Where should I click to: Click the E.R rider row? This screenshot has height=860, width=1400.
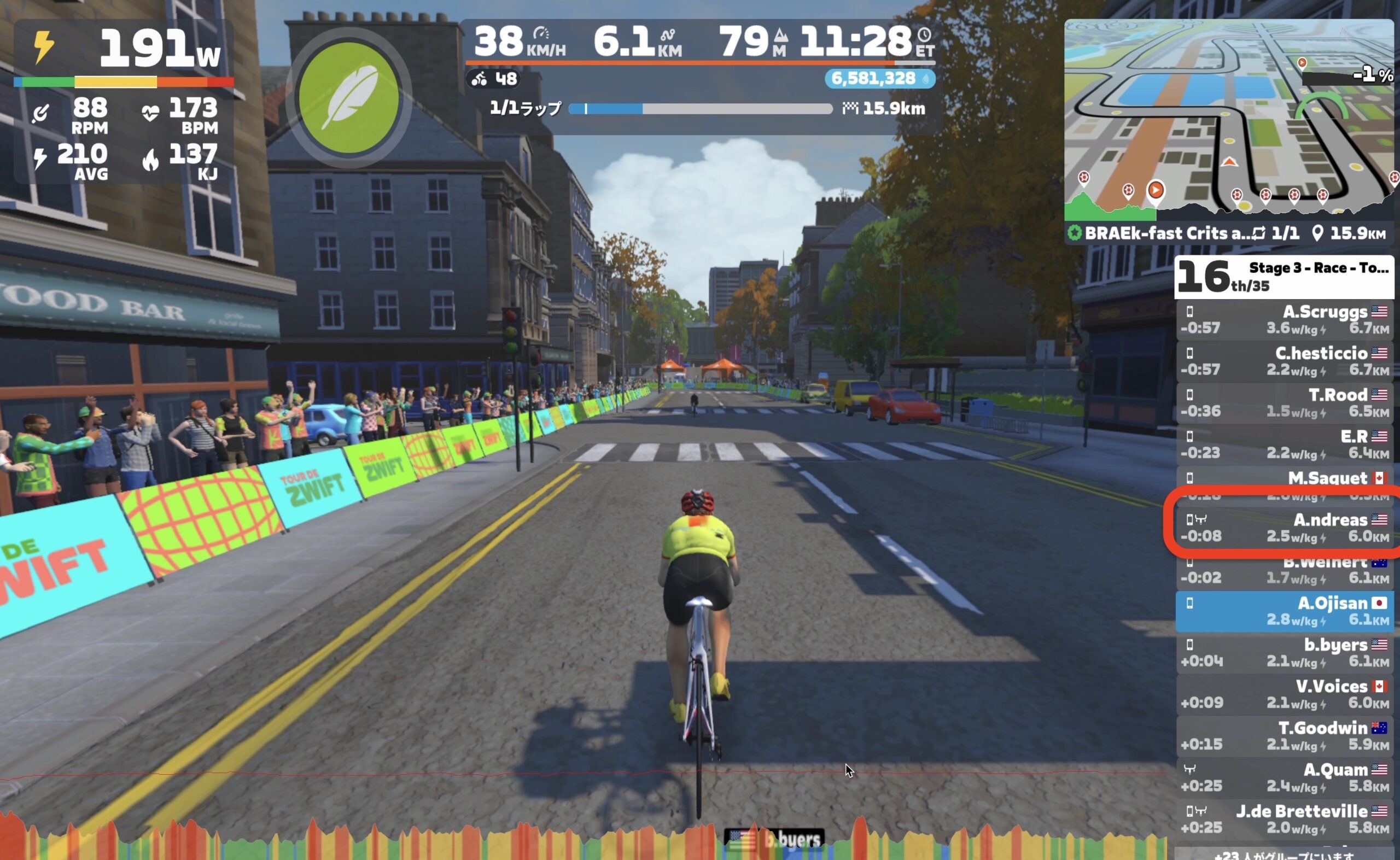tap(1286, 445)
